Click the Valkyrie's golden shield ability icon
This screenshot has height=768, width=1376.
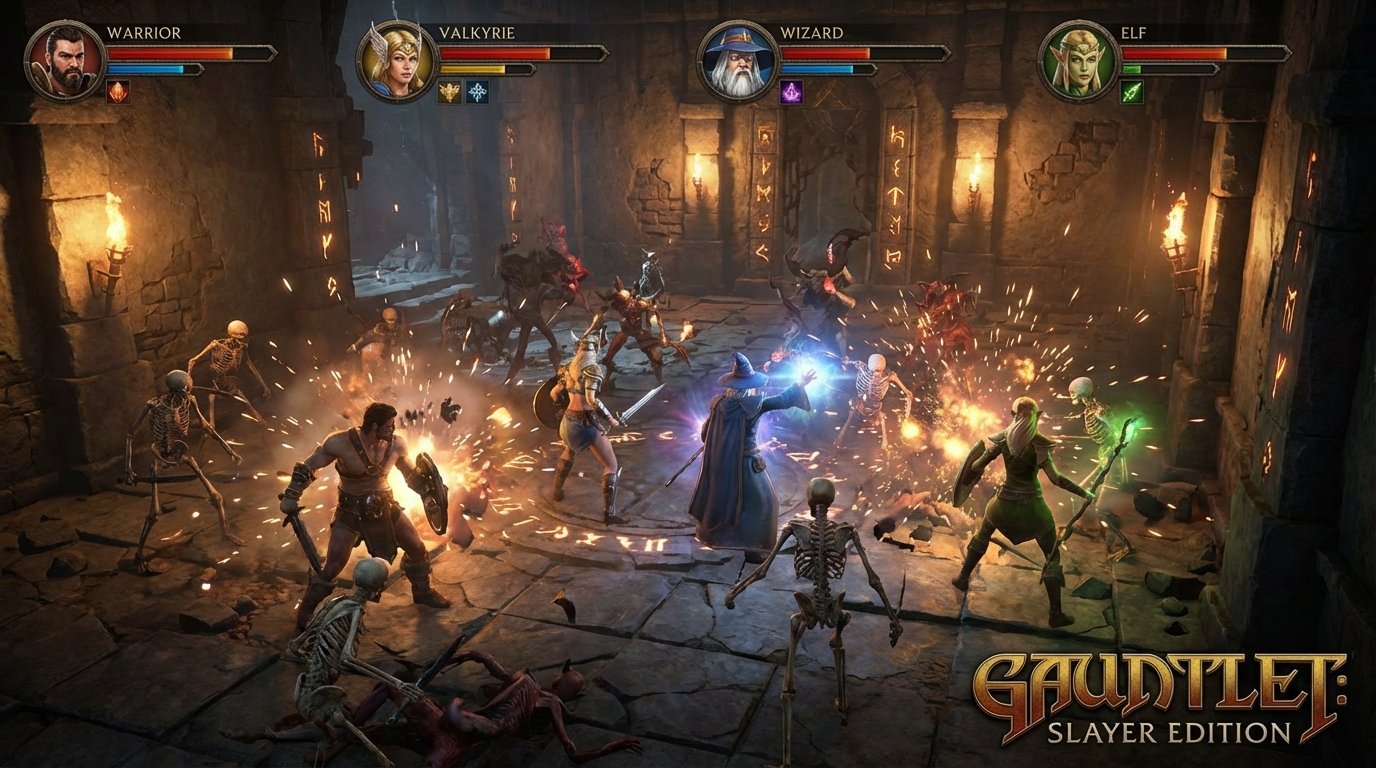(x=447, y=93)
